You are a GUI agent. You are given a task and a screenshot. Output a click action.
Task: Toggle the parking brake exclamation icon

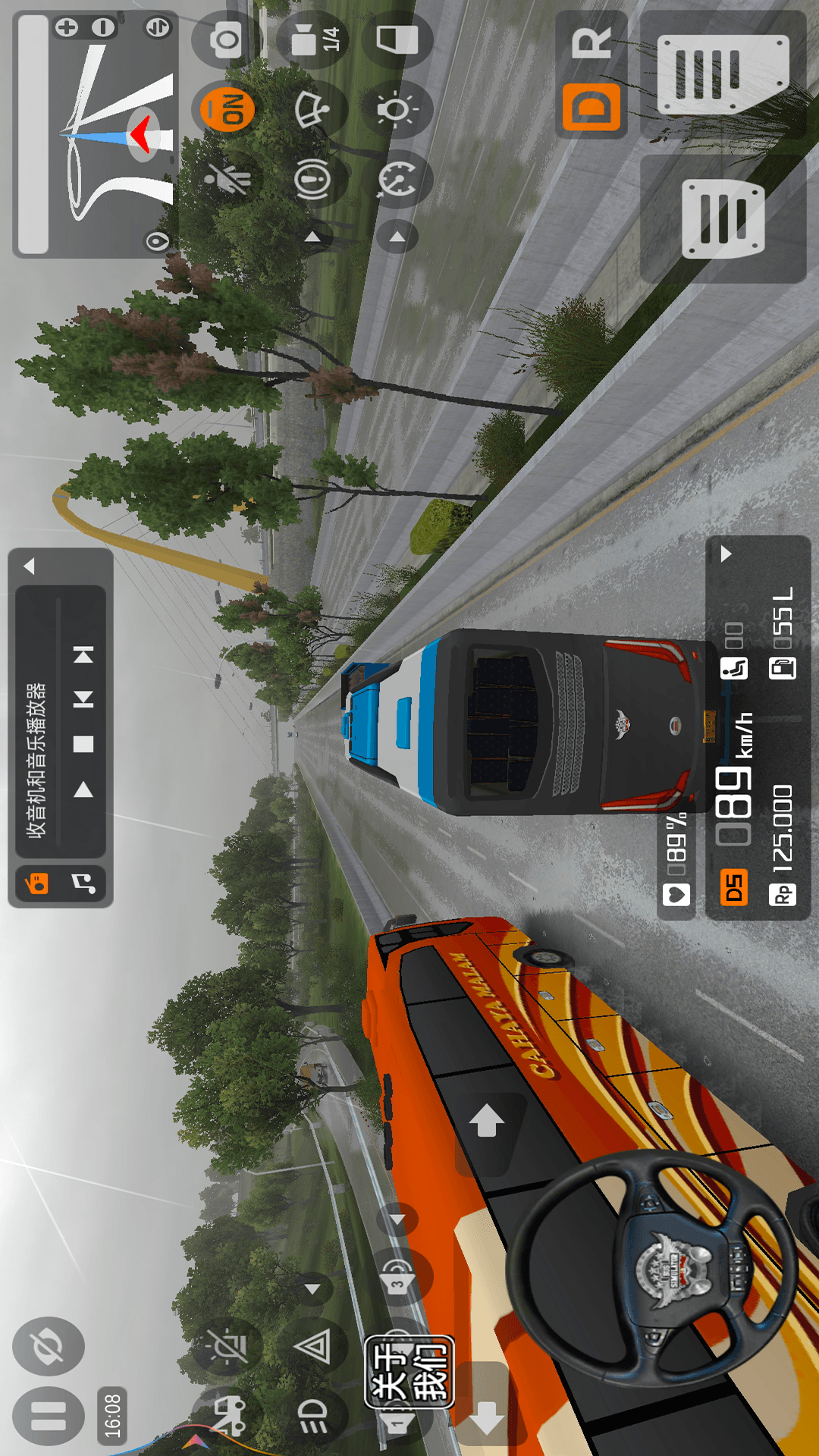tap(313, 179)
